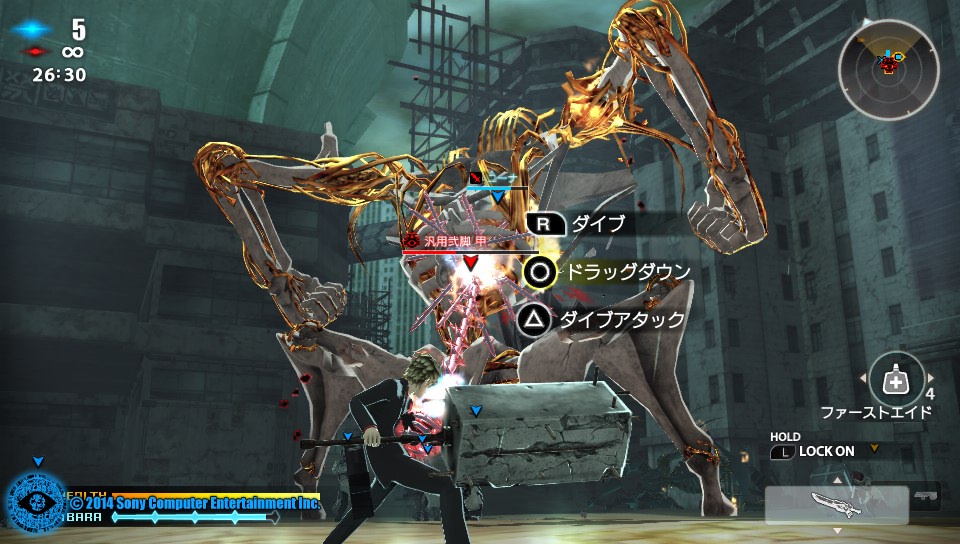This screenshot has width=960, height=544.
Task: Click the blue eye emblem portrait
Action: (36, 503)
